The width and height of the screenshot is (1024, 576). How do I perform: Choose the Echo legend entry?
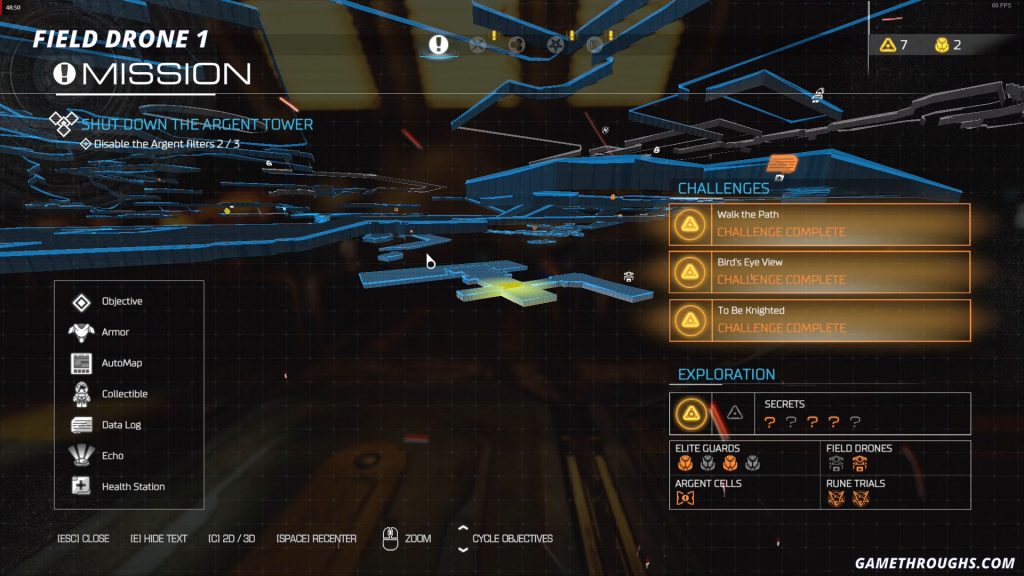112,456
